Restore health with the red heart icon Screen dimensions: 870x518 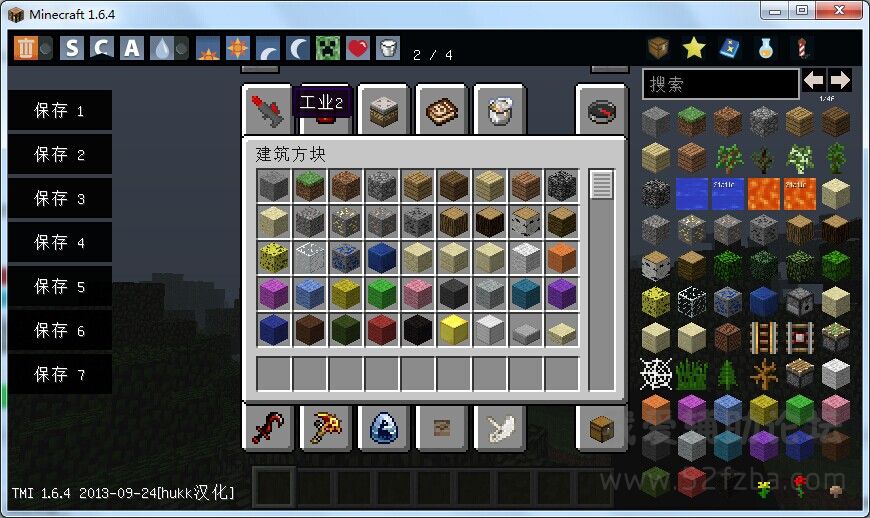[358, 48]
